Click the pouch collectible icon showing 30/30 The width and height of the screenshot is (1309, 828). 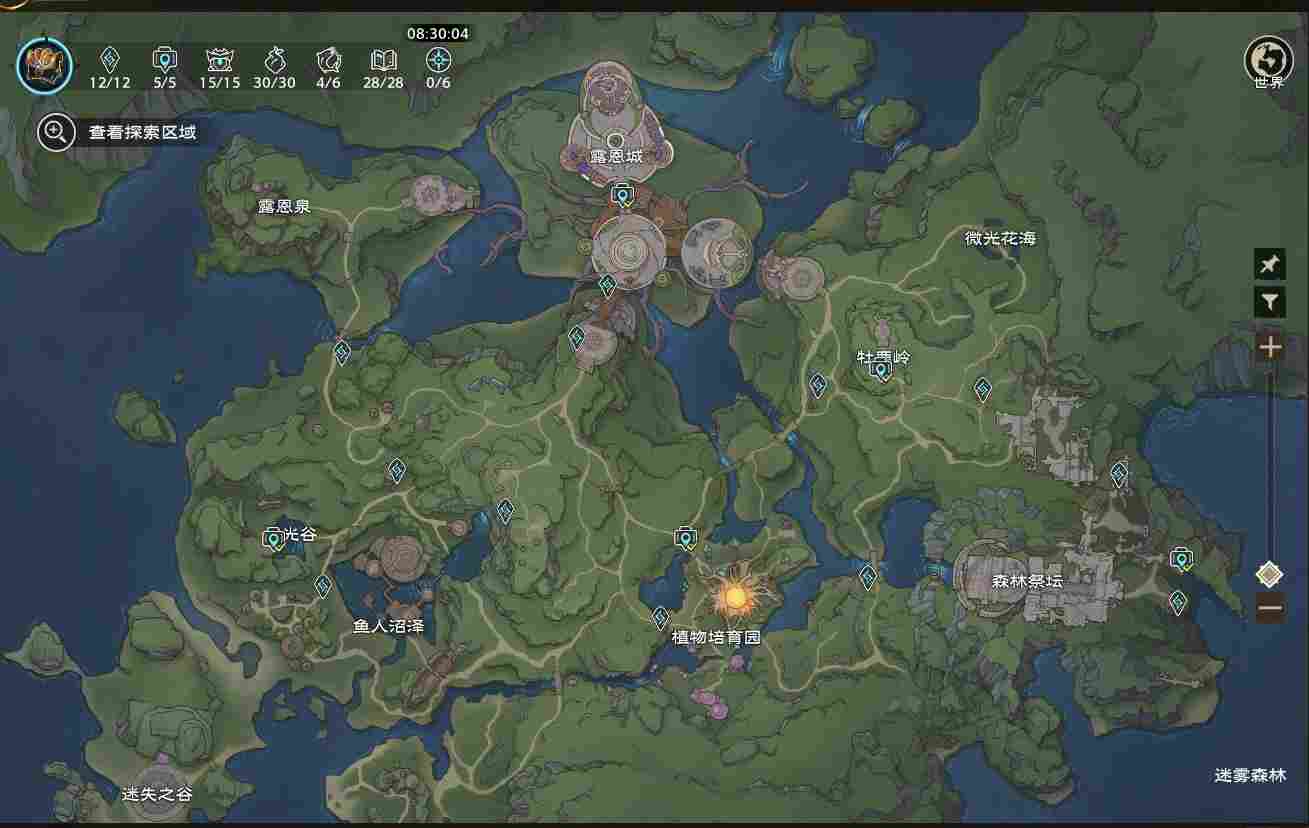click(276, 58)
